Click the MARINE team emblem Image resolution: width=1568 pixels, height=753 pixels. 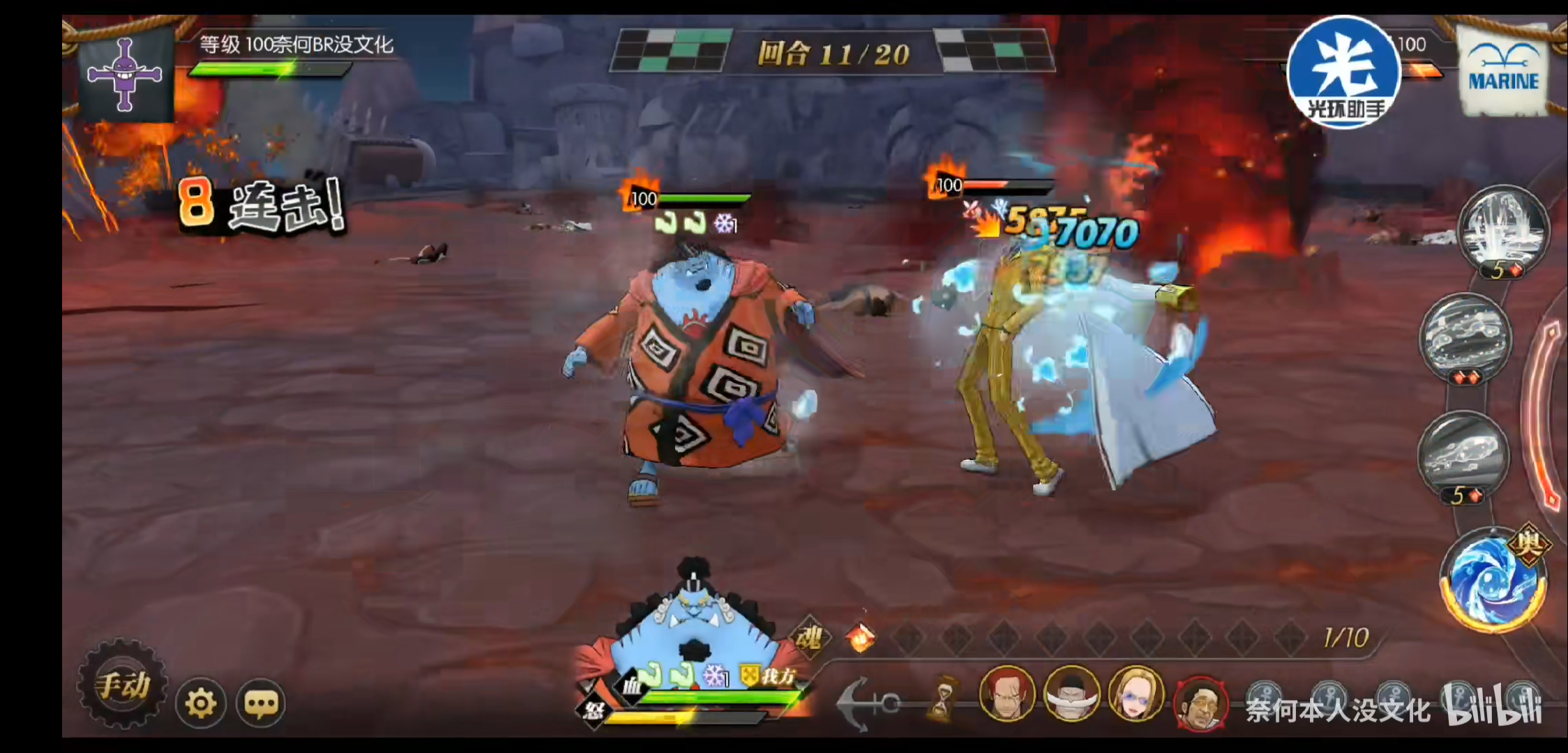click(x=1503, y=72)
